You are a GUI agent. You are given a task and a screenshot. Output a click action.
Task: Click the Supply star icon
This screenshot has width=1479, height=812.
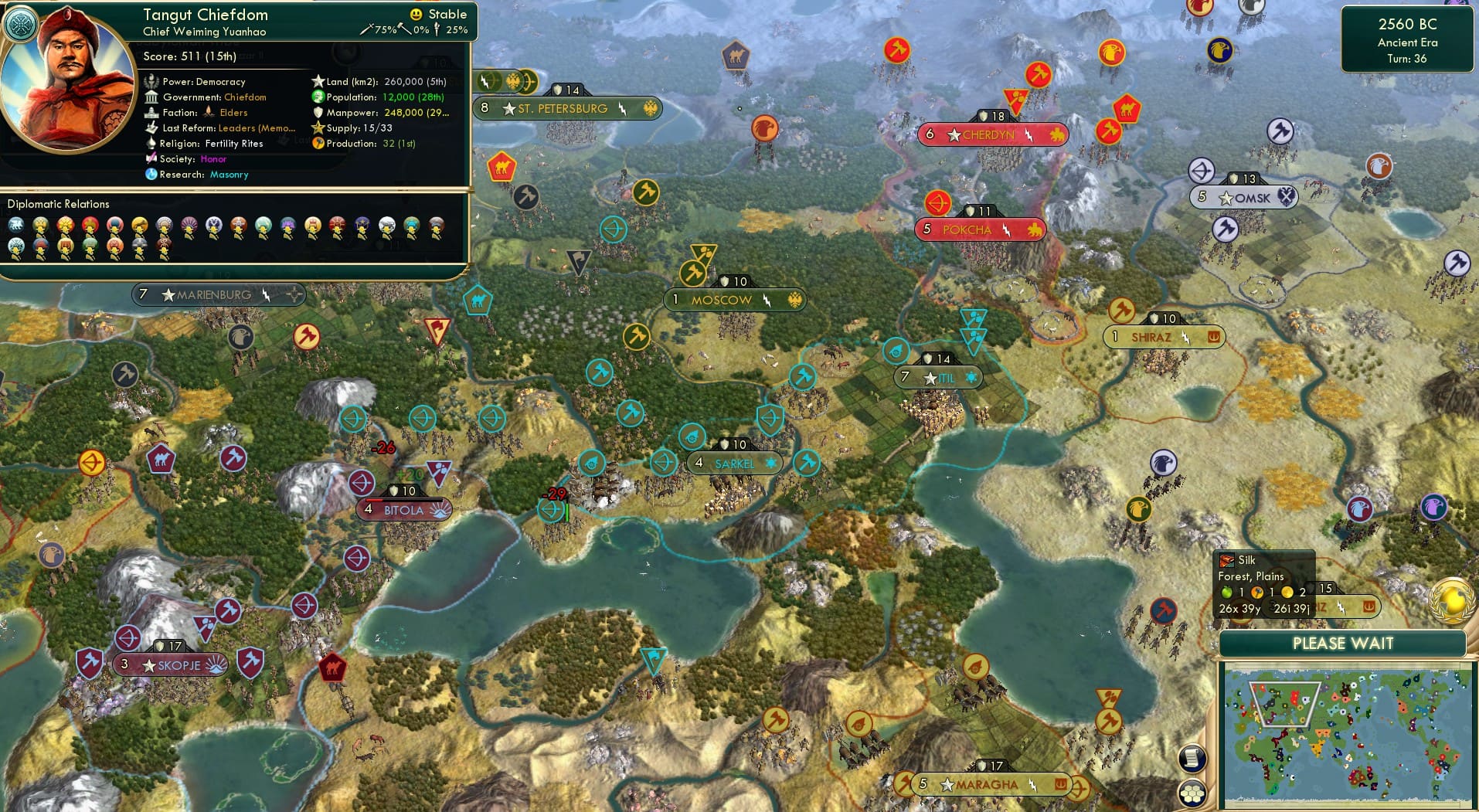coord(317,127)
